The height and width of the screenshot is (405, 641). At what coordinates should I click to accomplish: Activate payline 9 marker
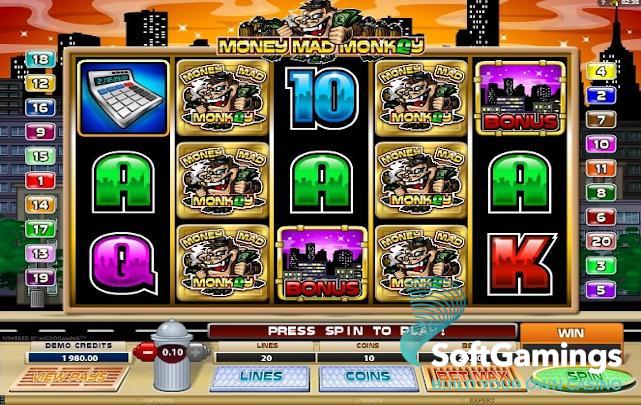click(x=41, y=131)
